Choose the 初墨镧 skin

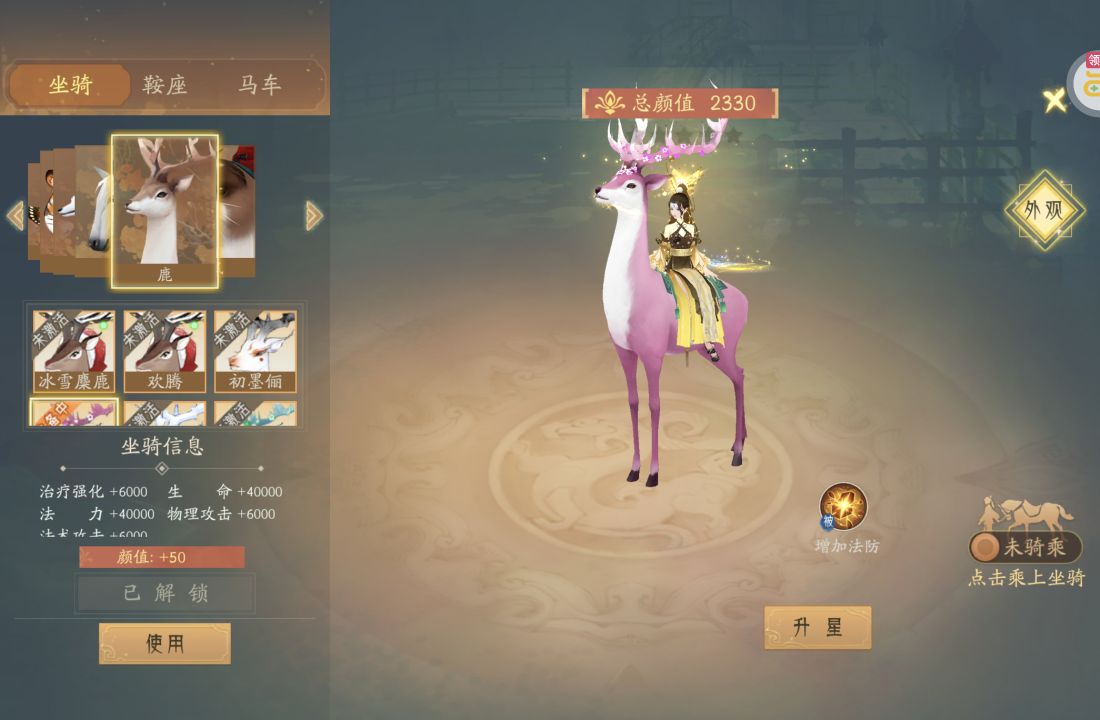pyautogui.click(x=256, y=350)
